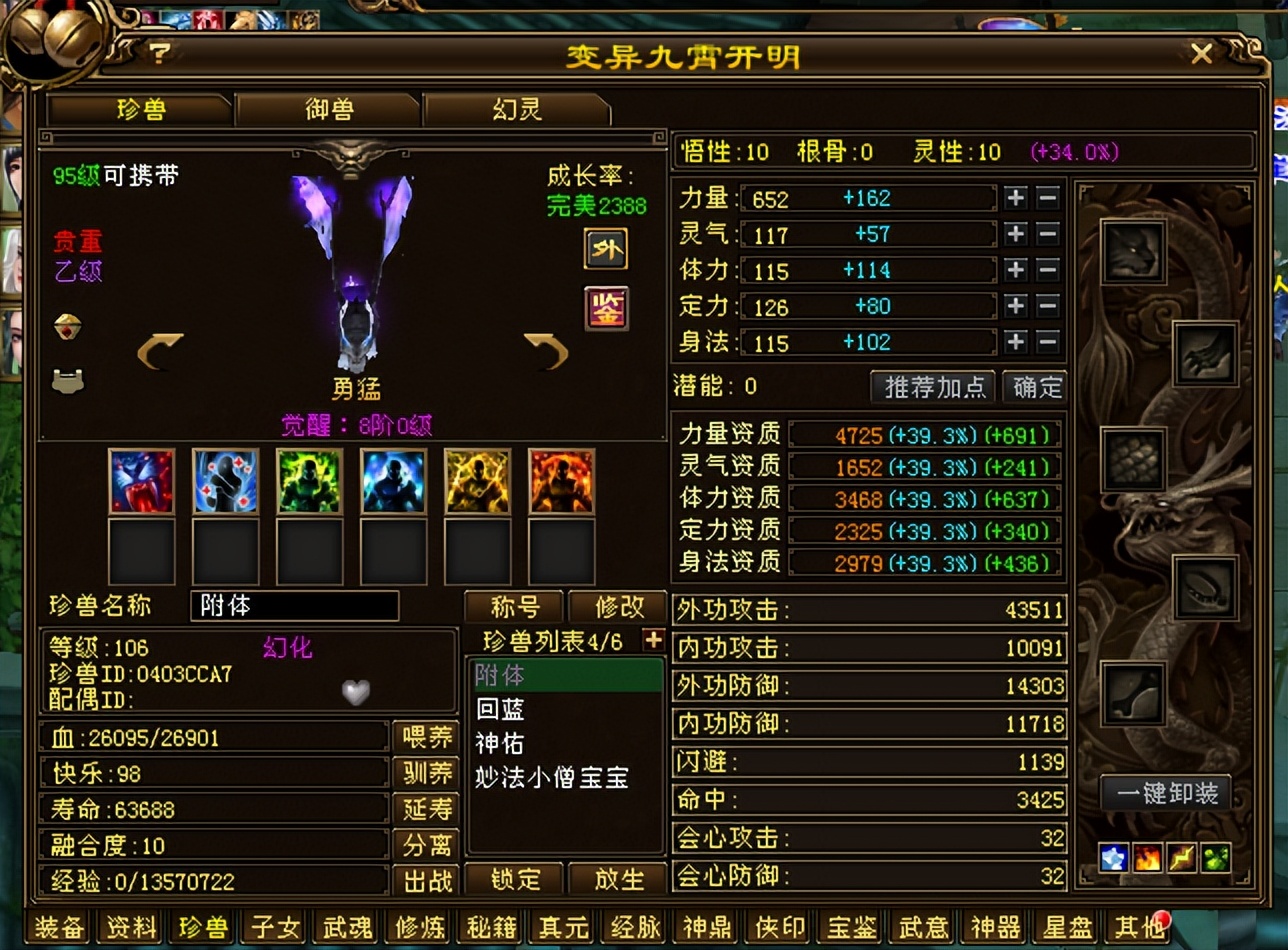Toggle 锁定 to lock the pet
Image resolution: width=1288 pixels, height=950 pixels.
[x=515, y=880]
